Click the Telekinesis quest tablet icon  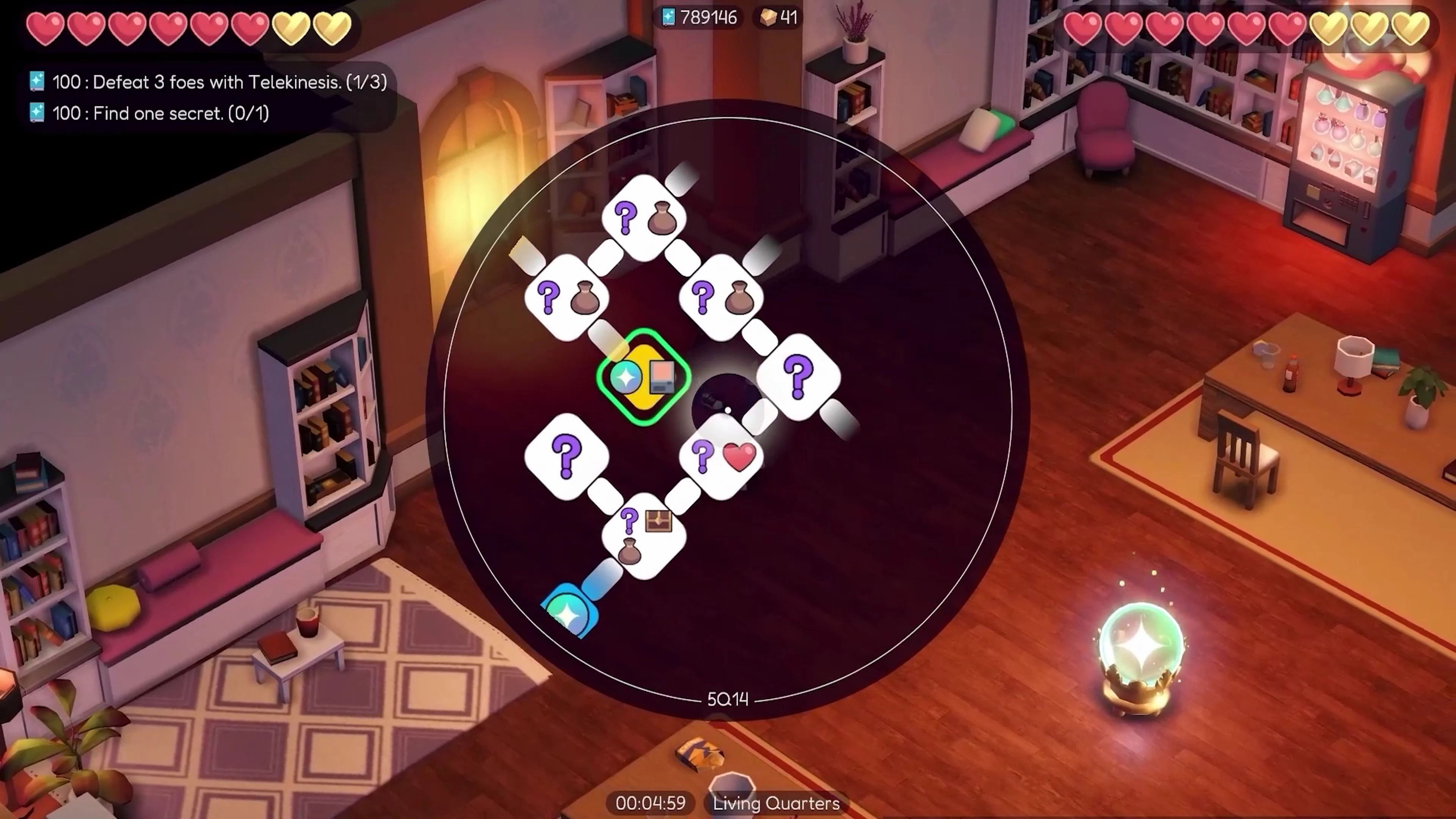point(36,82)
